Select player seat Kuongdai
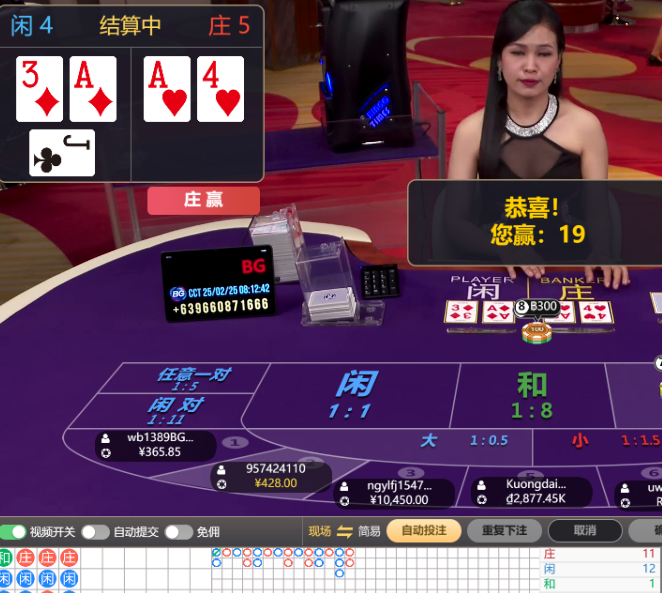This screenshot has width=662, height=593. click(530, 491)
